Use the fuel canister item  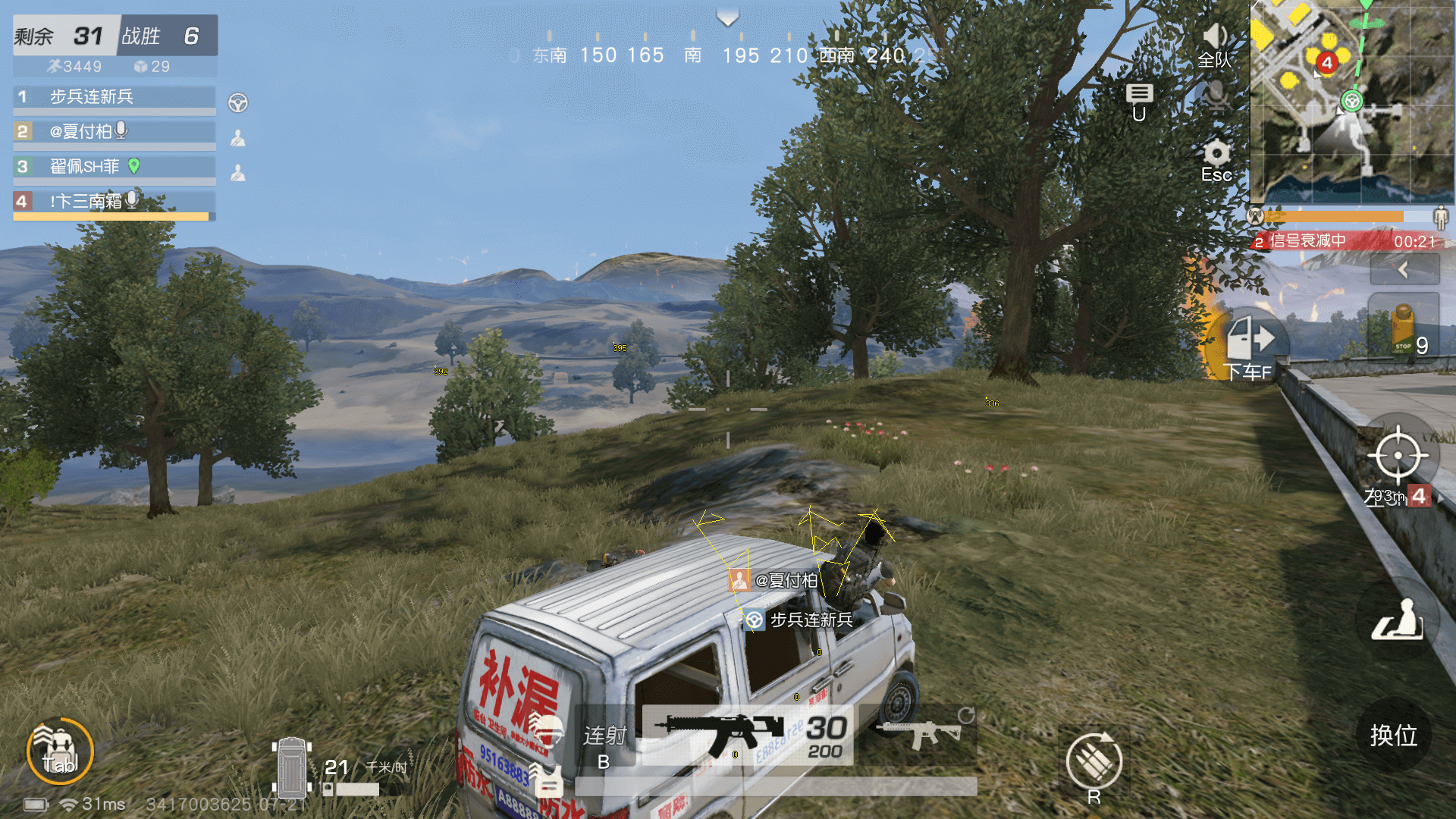(1404, 326)
